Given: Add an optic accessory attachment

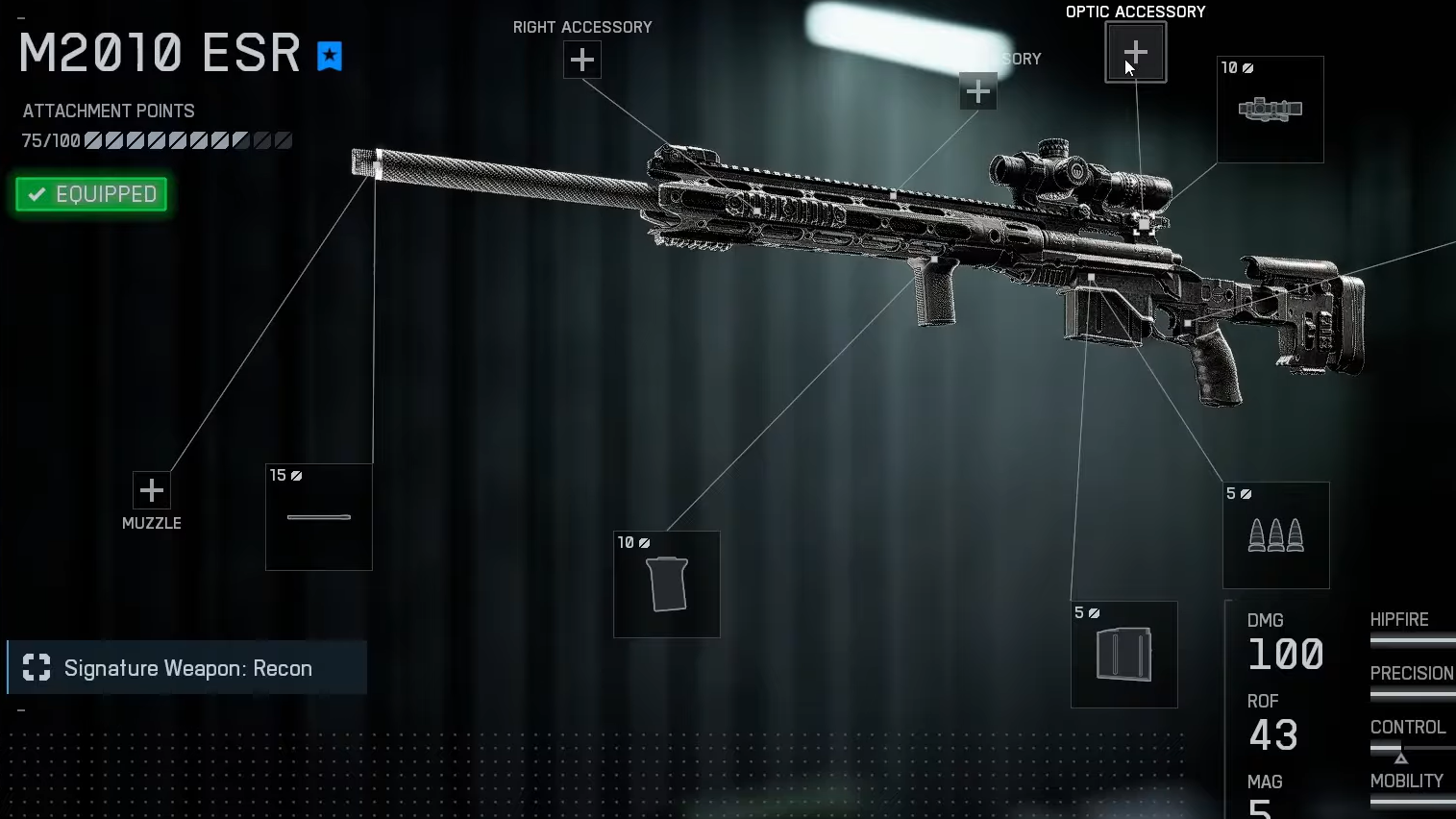Looking at the screenshot, I should coord(1135,52).
